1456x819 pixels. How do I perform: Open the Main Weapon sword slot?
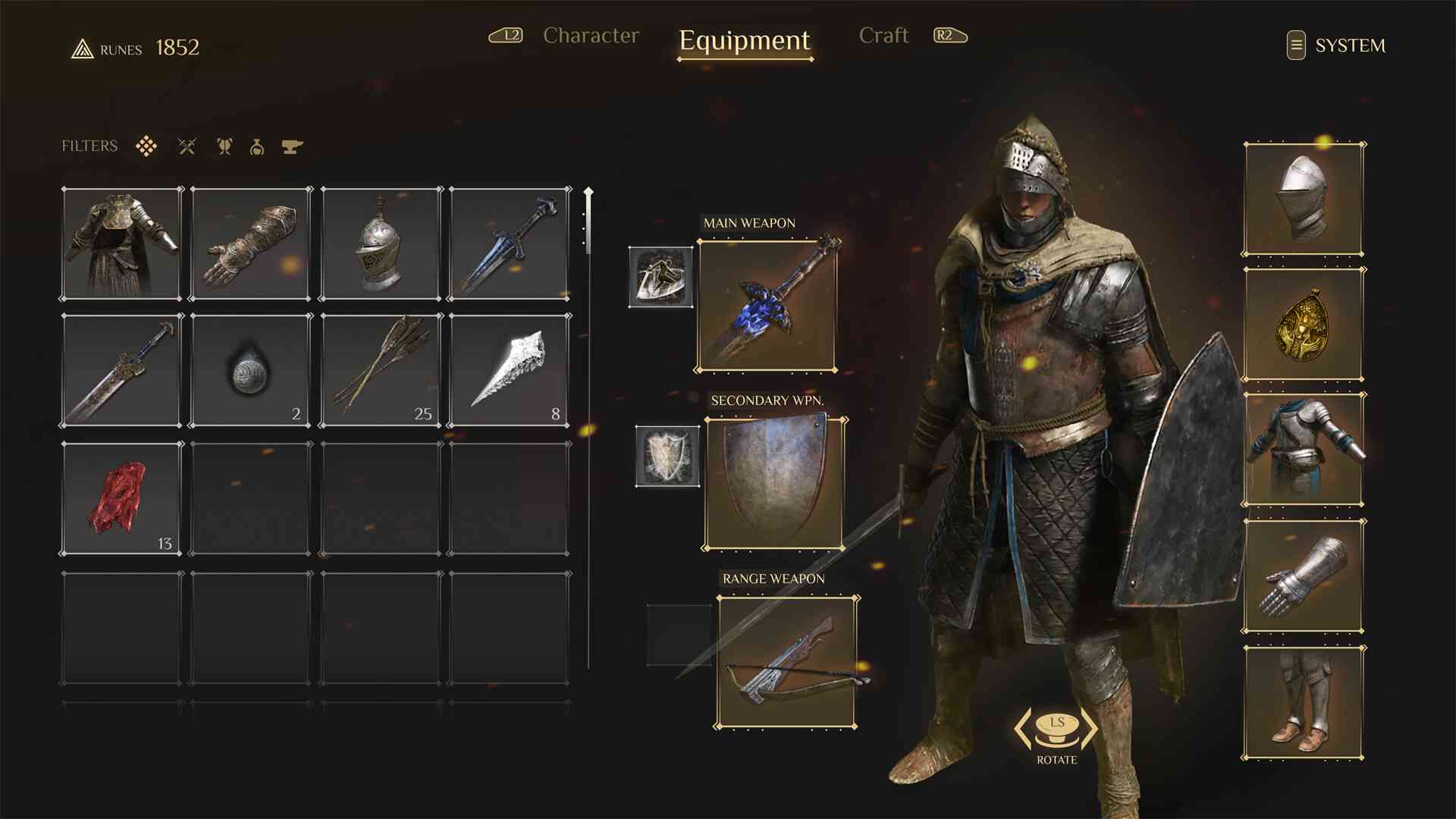pos(767,306)
